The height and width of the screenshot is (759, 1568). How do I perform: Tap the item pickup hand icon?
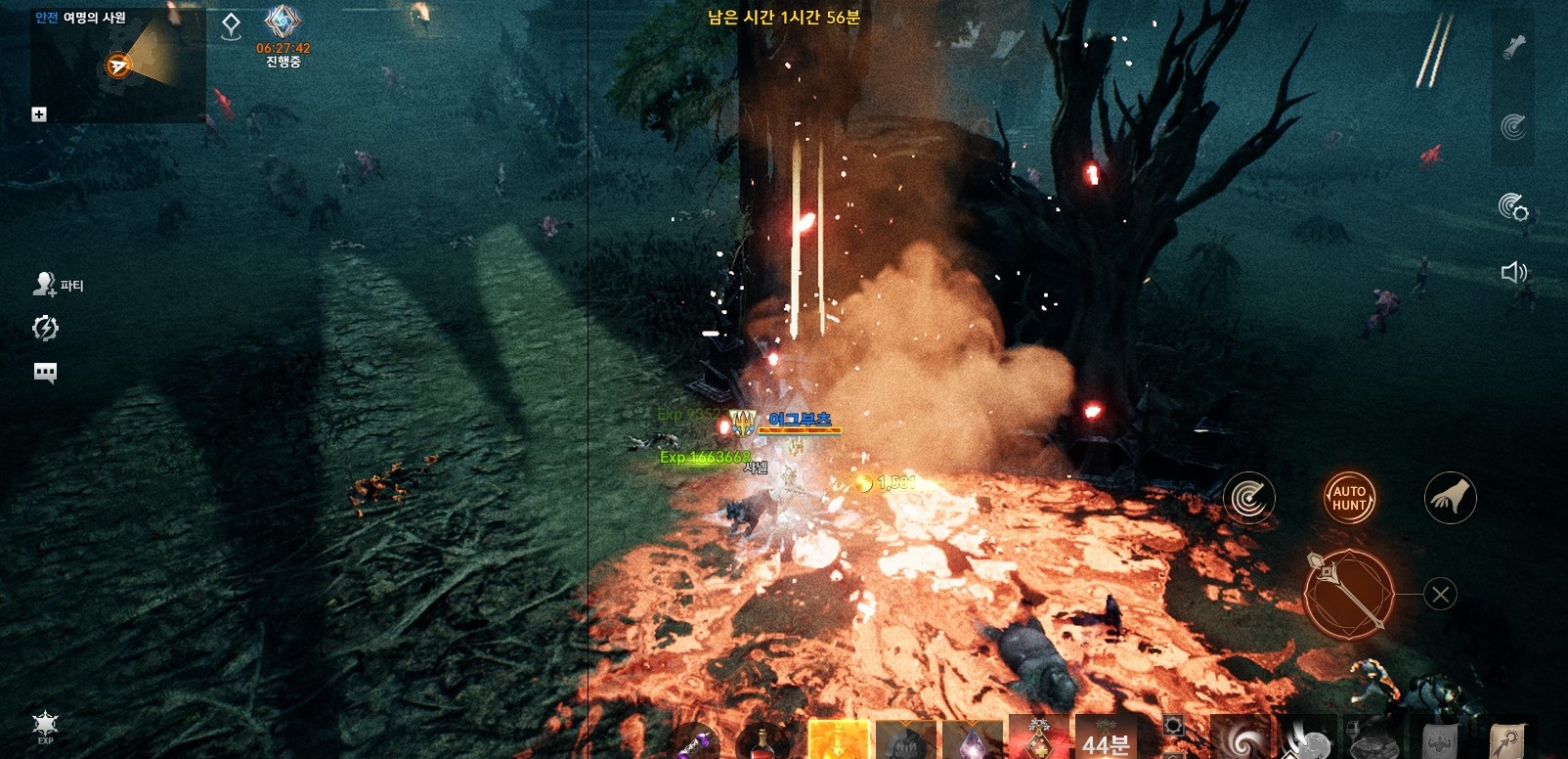coord(1451,499)
